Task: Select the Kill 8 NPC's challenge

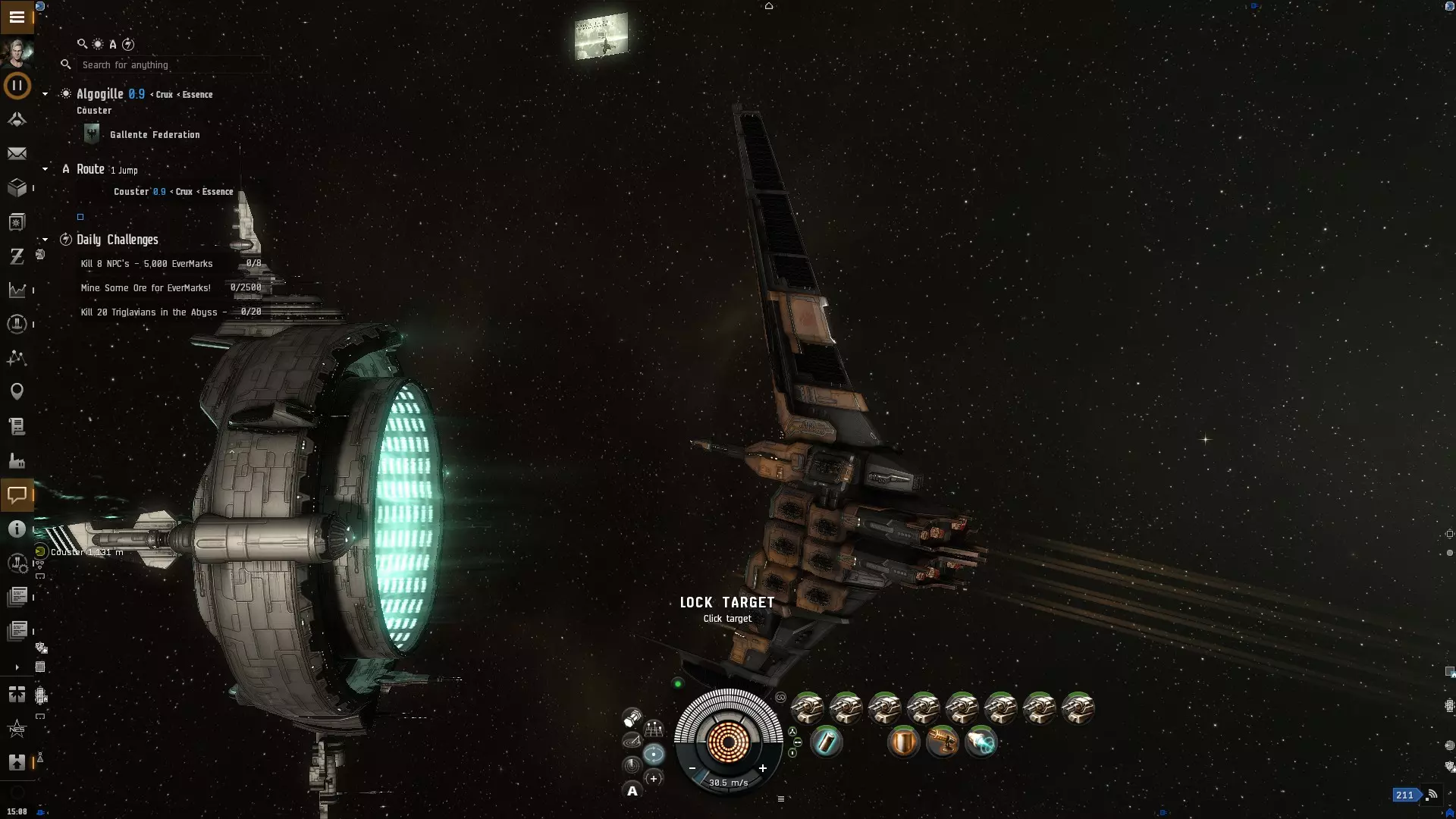Action: [x=147, y=264]
